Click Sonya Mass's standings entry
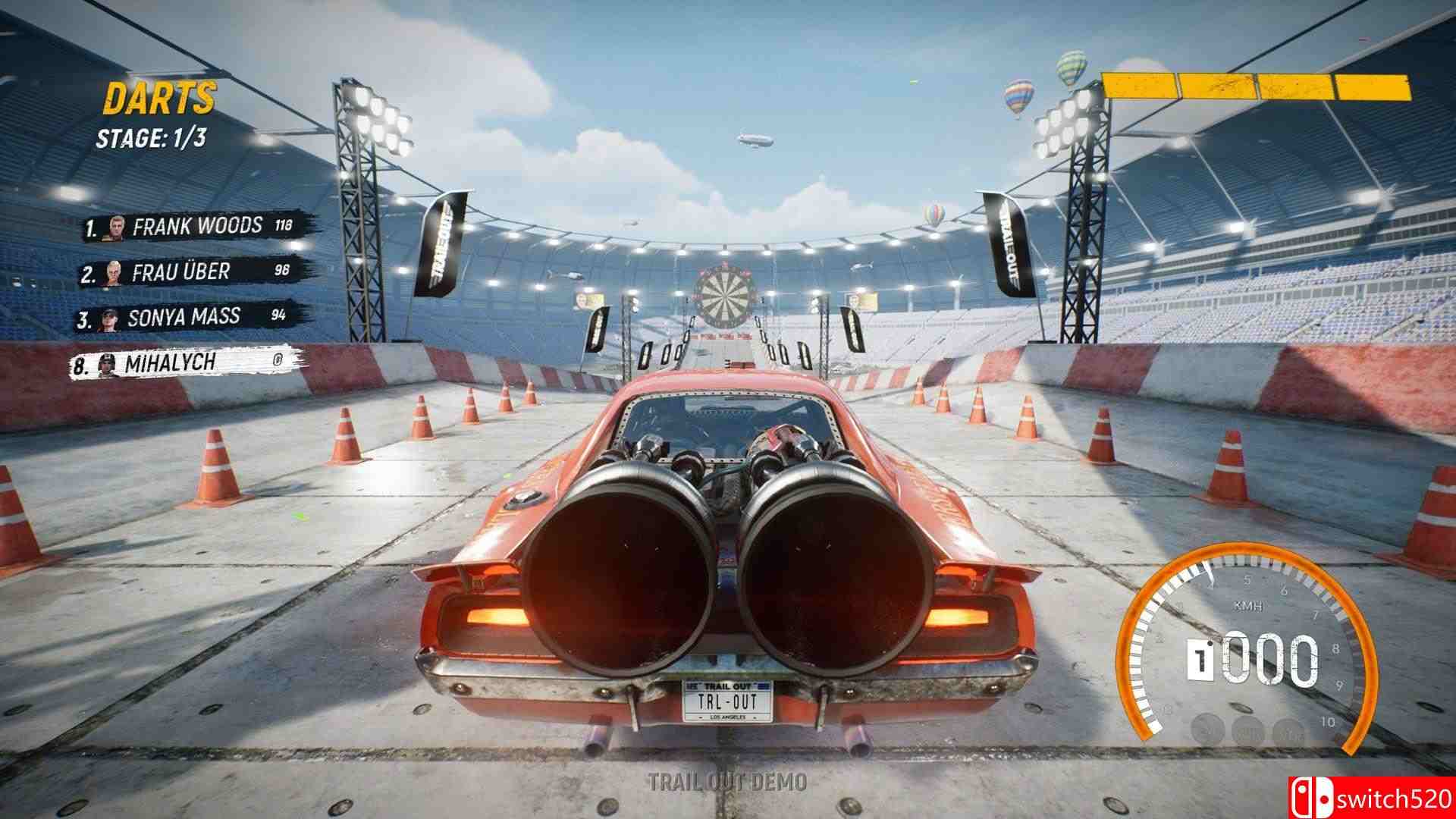 pos(184,317)
